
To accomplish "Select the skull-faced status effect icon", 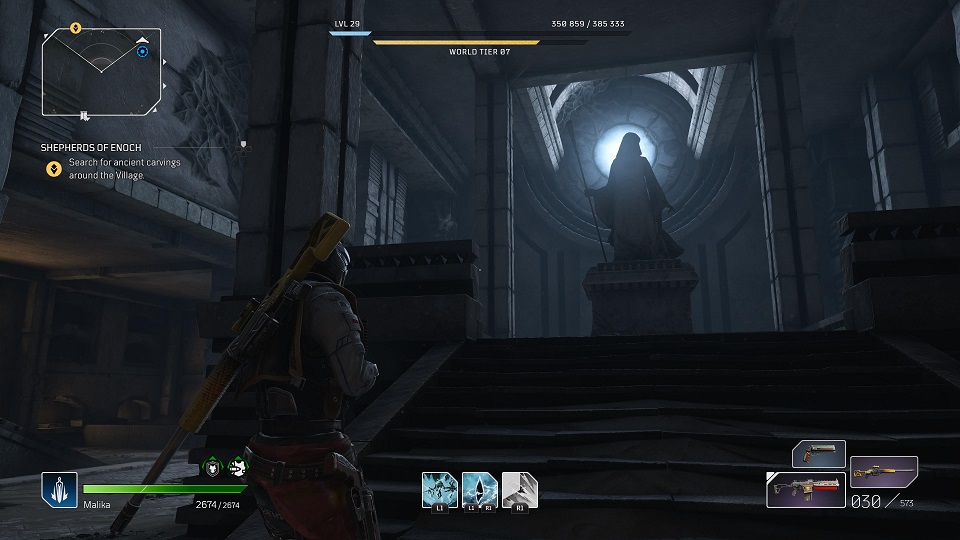I will click(x=236, y=466).
